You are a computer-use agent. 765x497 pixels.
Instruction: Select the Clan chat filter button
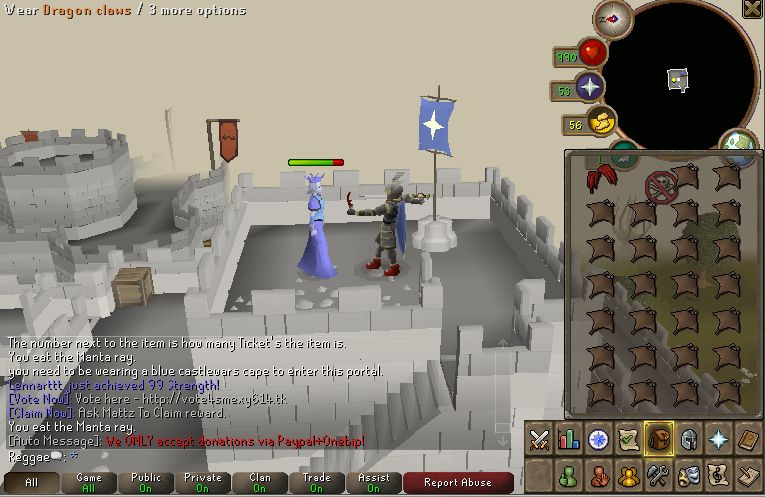pos(260,482)
